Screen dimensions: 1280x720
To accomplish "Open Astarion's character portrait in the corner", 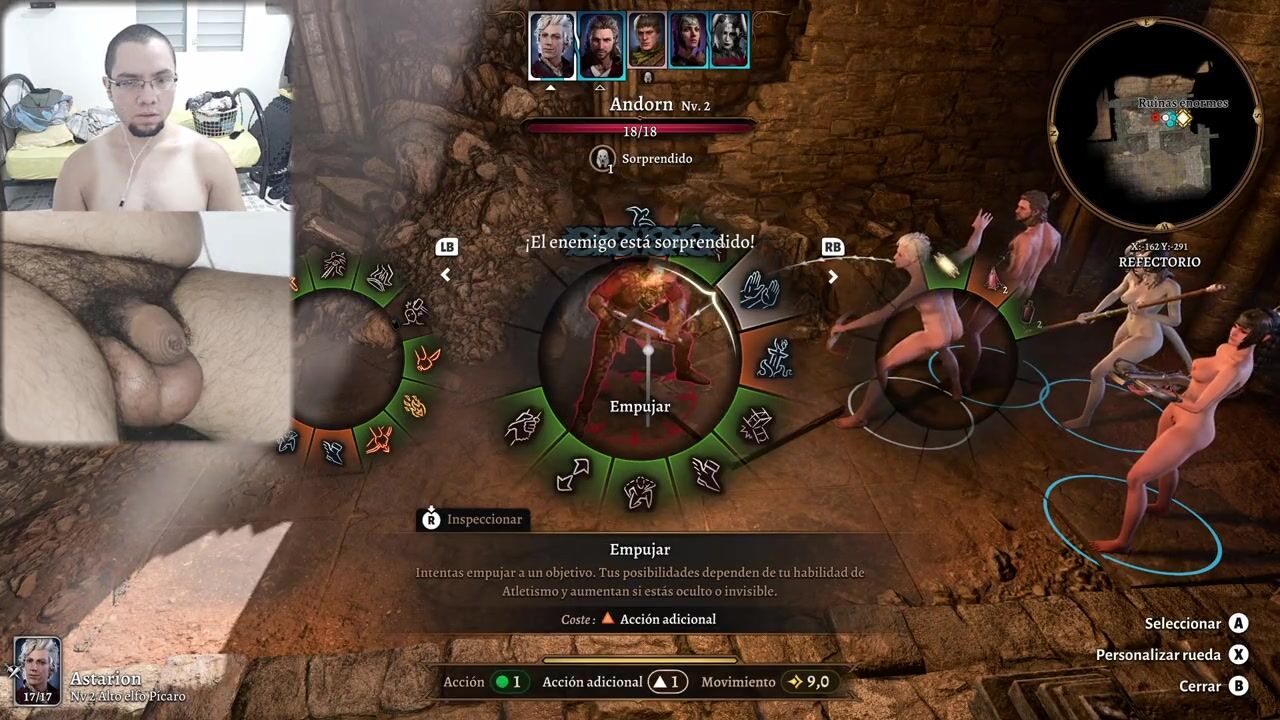I will point(37,670).
